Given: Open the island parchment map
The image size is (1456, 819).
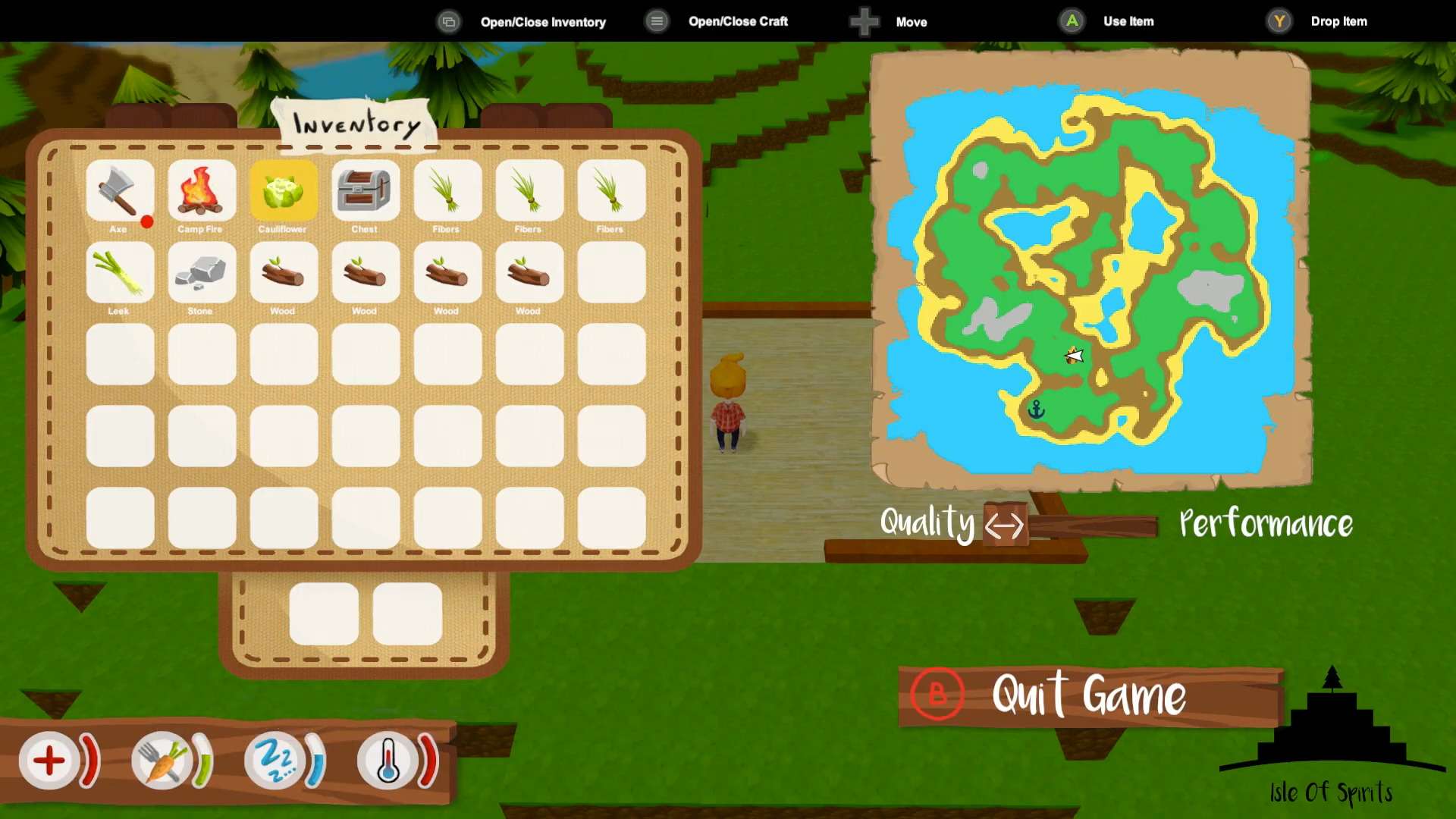Looking at the screenshot, I should 1090,269.
